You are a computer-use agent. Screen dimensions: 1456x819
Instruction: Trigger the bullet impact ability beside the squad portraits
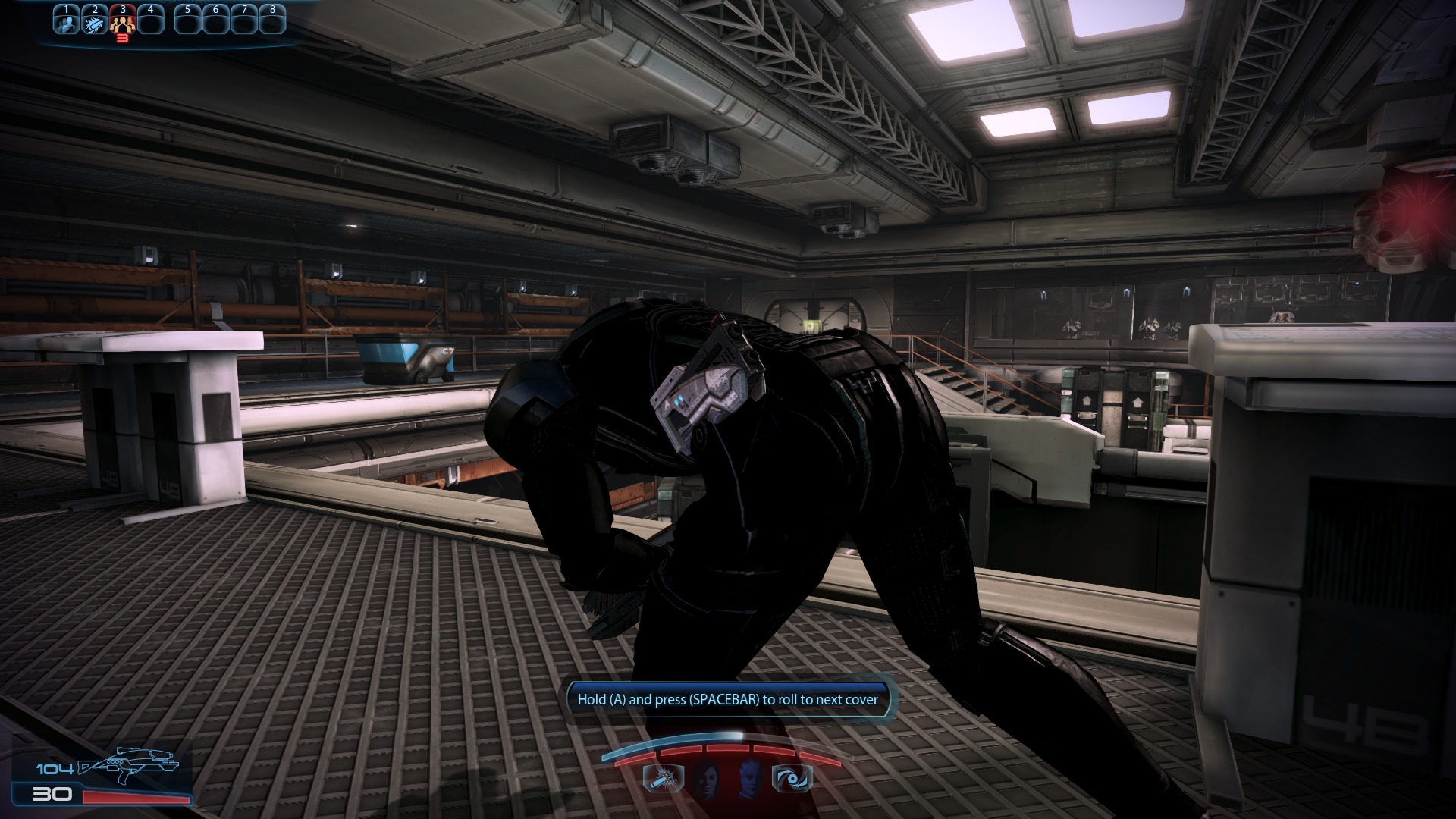[x=664, y=779]
